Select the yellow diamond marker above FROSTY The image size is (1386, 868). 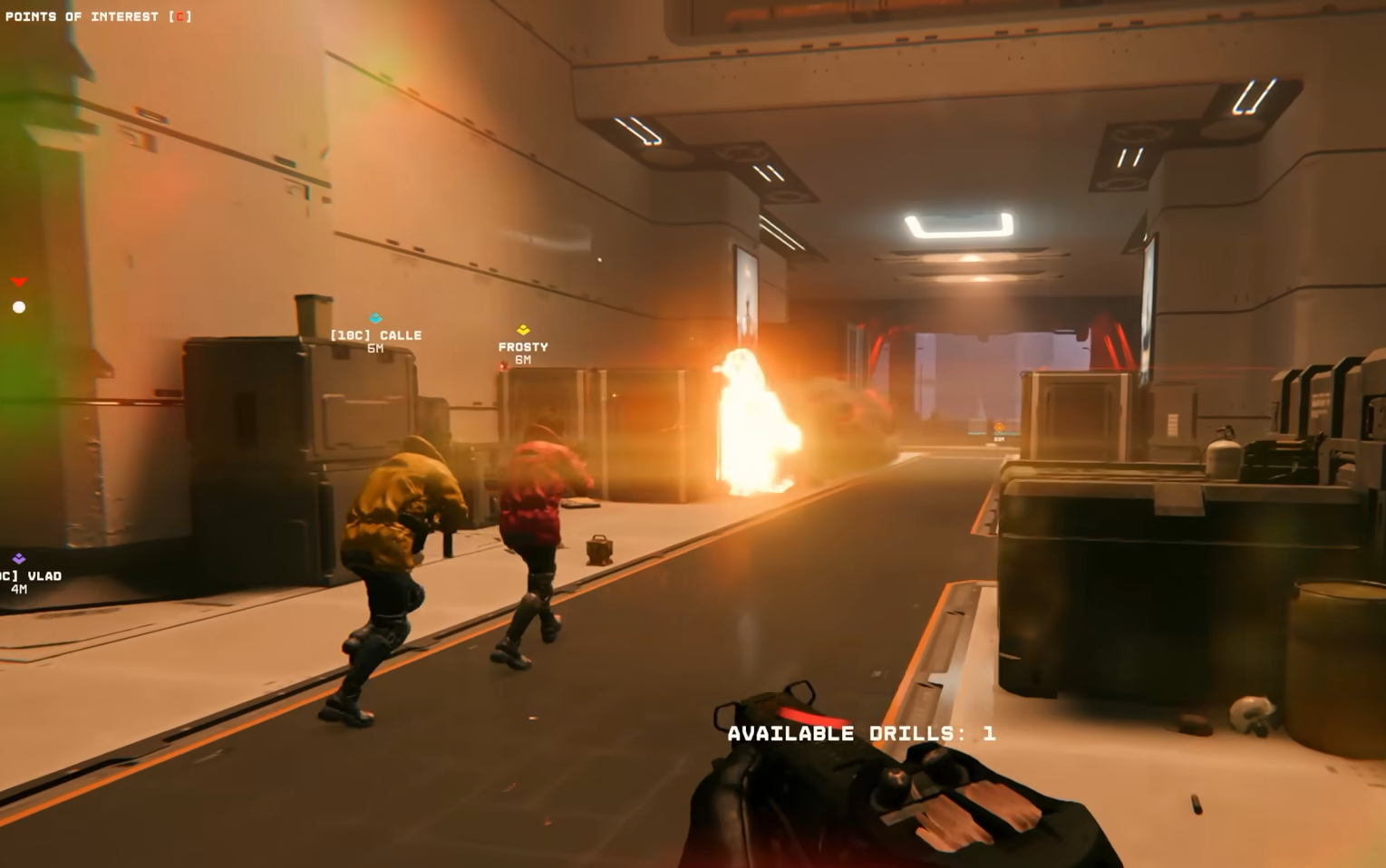(x=523, y=330)
